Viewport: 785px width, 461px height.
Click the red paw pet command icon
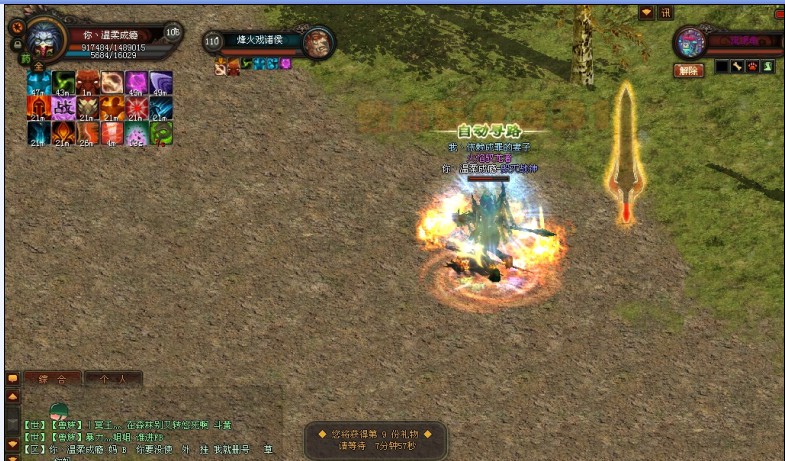click(x=752, y=67)
